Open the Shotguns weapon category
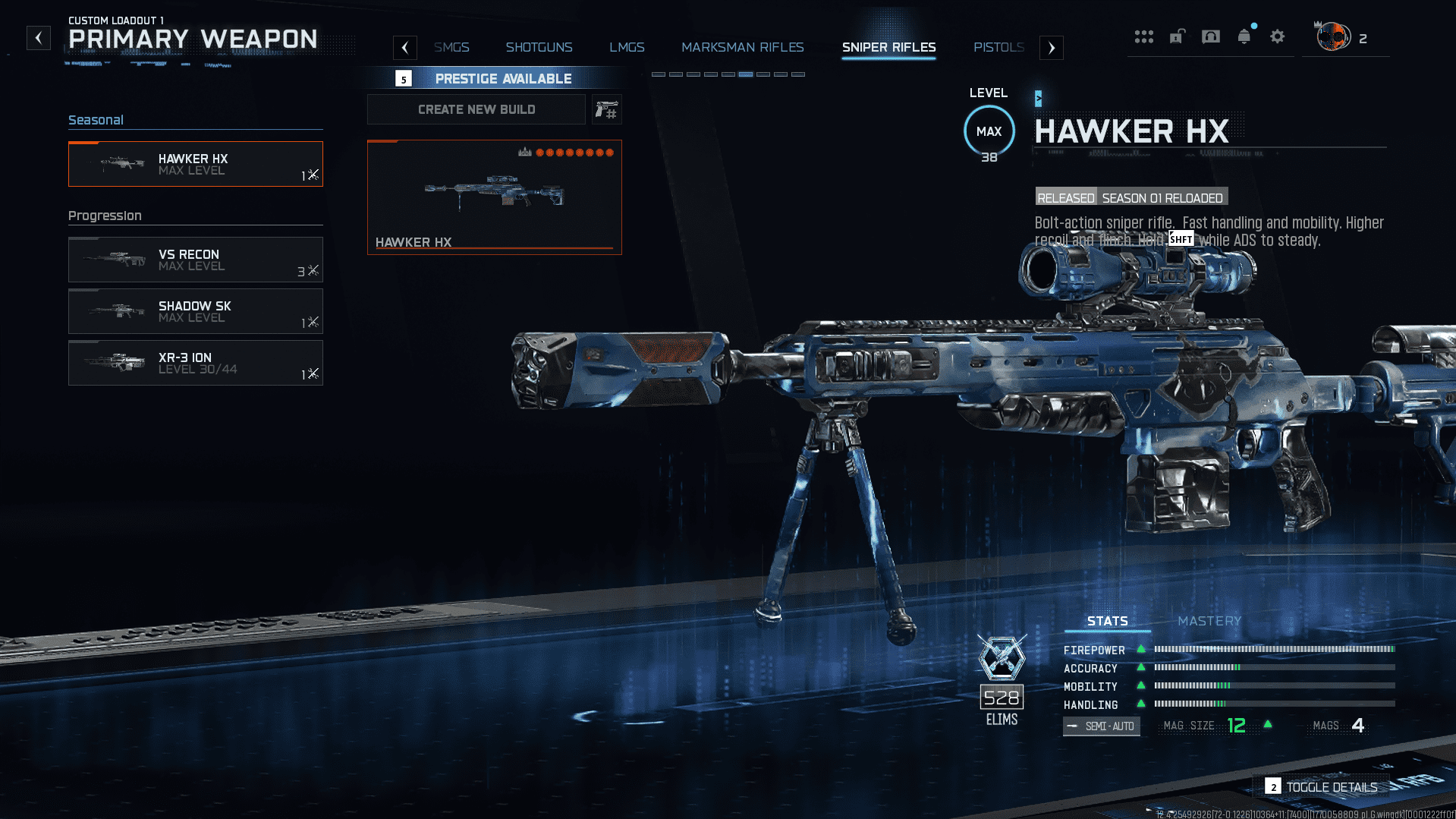 539,47
